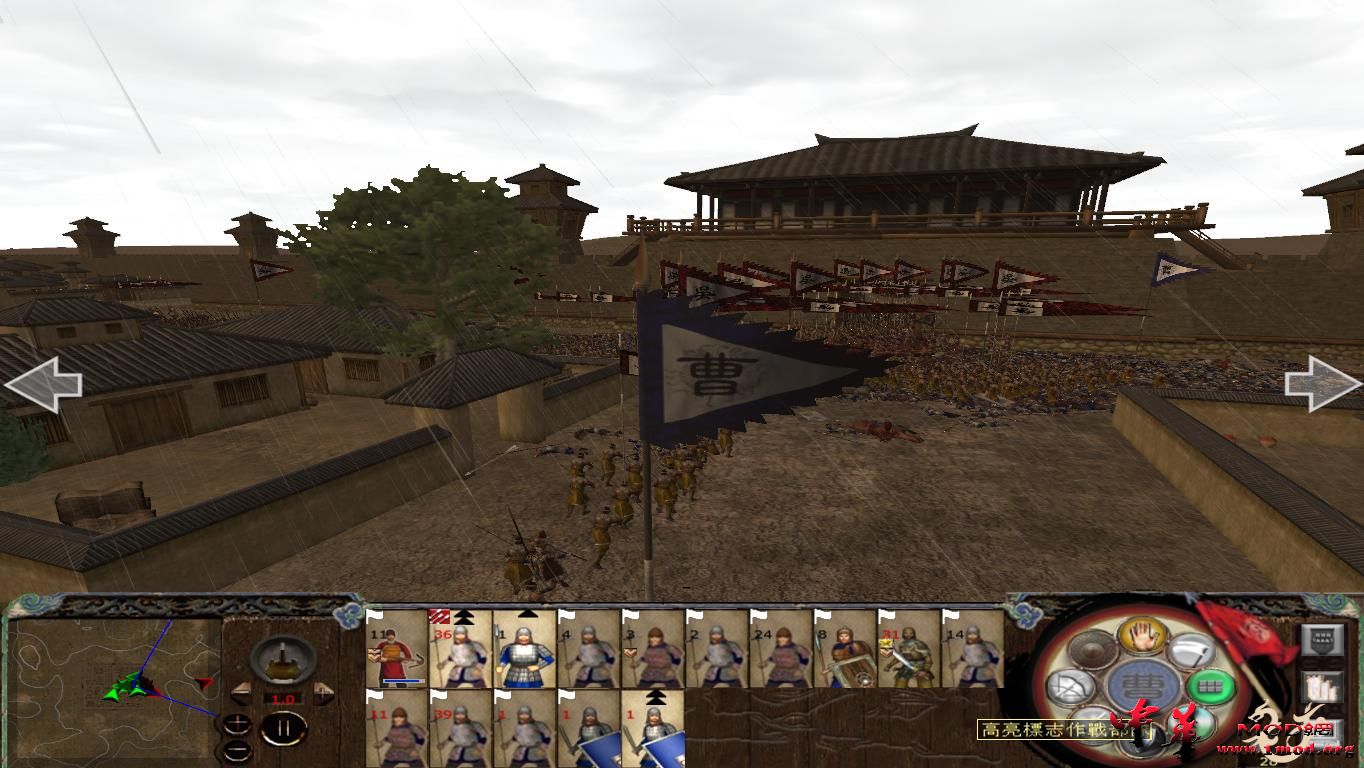The width and height of the screenshot is (1364, 768).
Task: Click the zoom-in plus button near the minimap
Action: click(237, 723)
